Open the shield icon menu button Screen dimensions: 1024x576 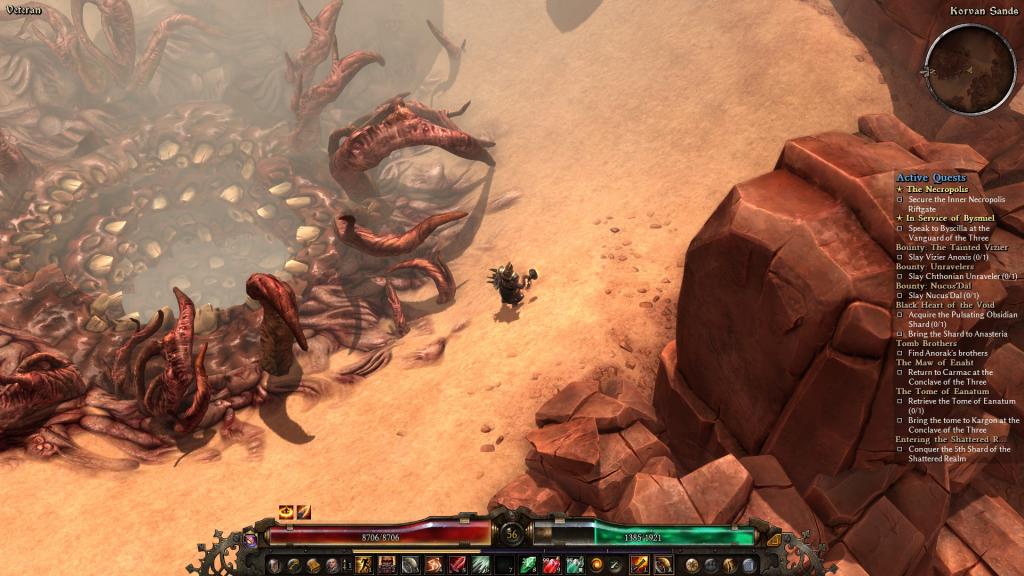point(273,565)
